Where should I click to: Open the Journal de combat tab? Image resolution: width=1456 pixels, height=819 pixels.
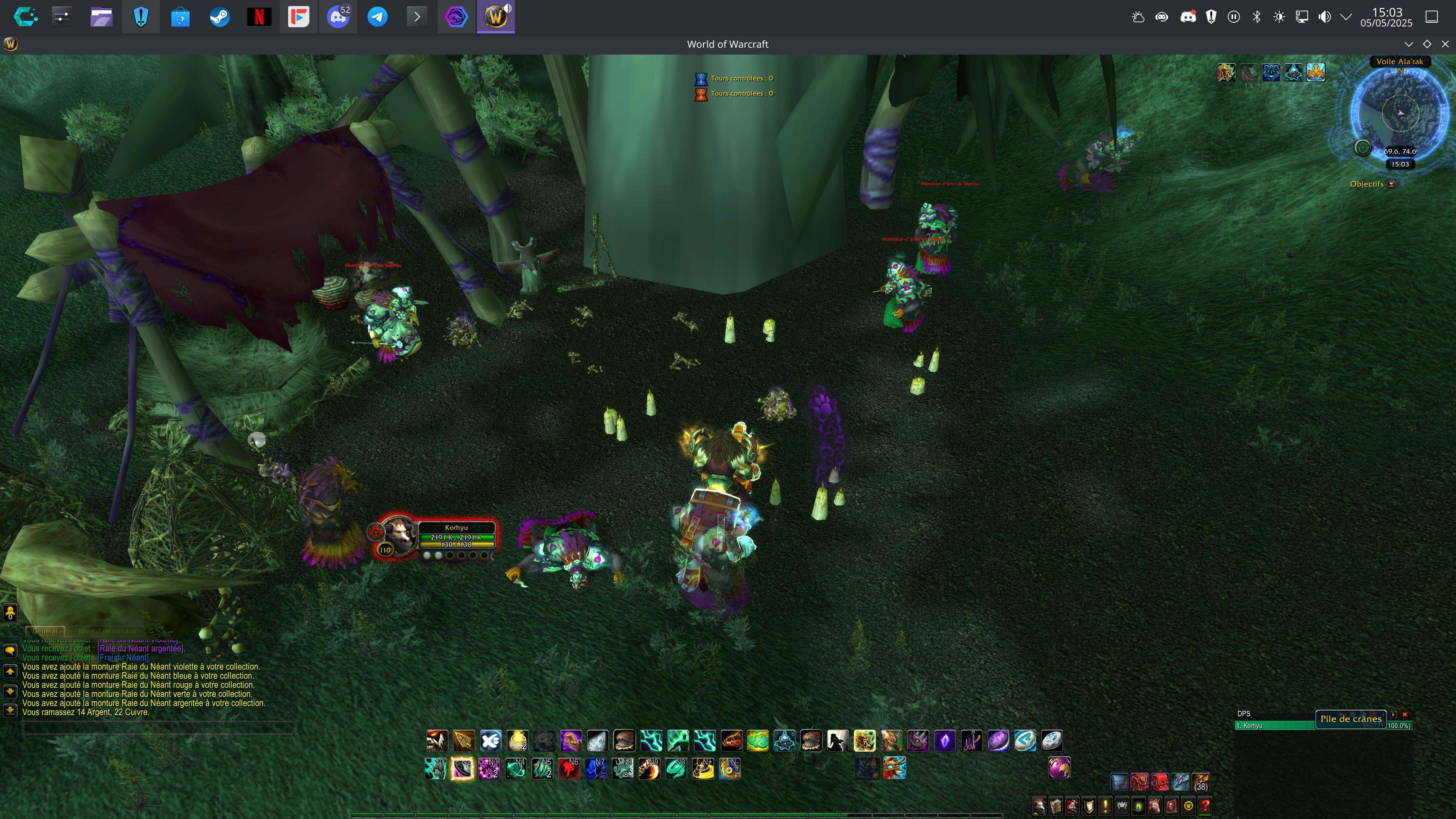point(107,631)
